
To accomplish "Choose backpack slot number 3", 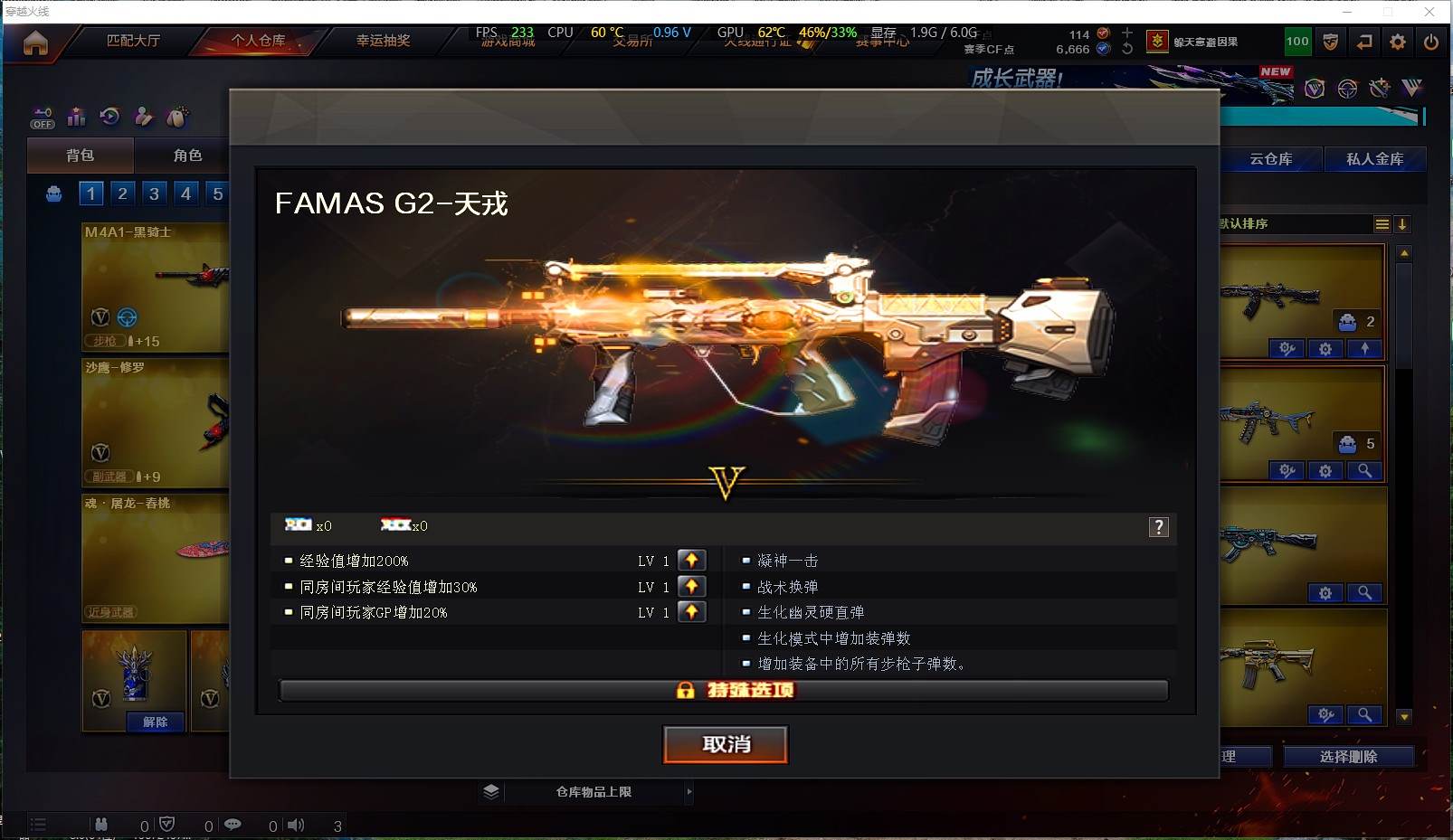I will (x=154, y=193).
